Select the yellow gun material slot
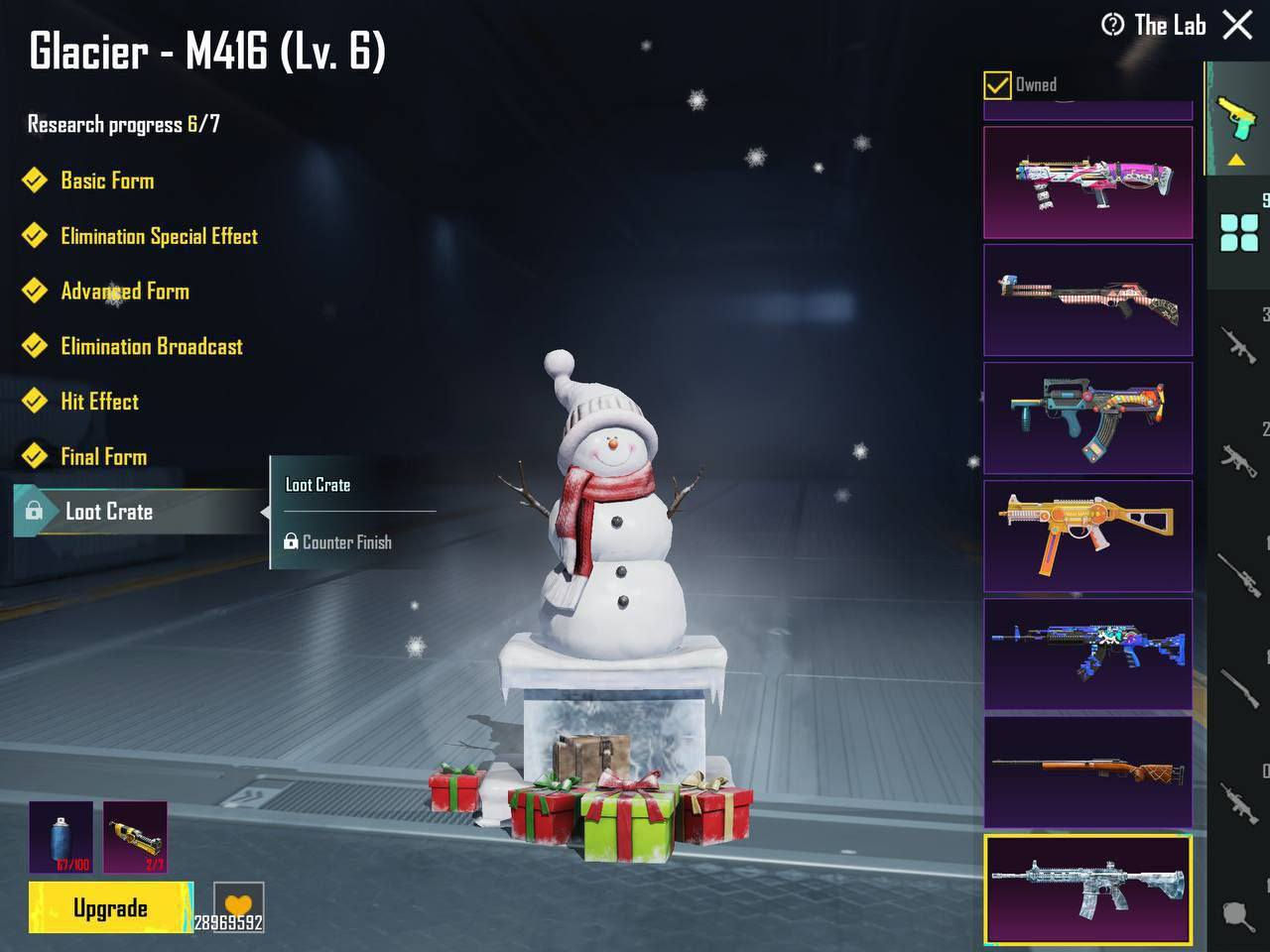Viewport: 1270px width, 952px height. pyautogui.click(x=135, y=837)
